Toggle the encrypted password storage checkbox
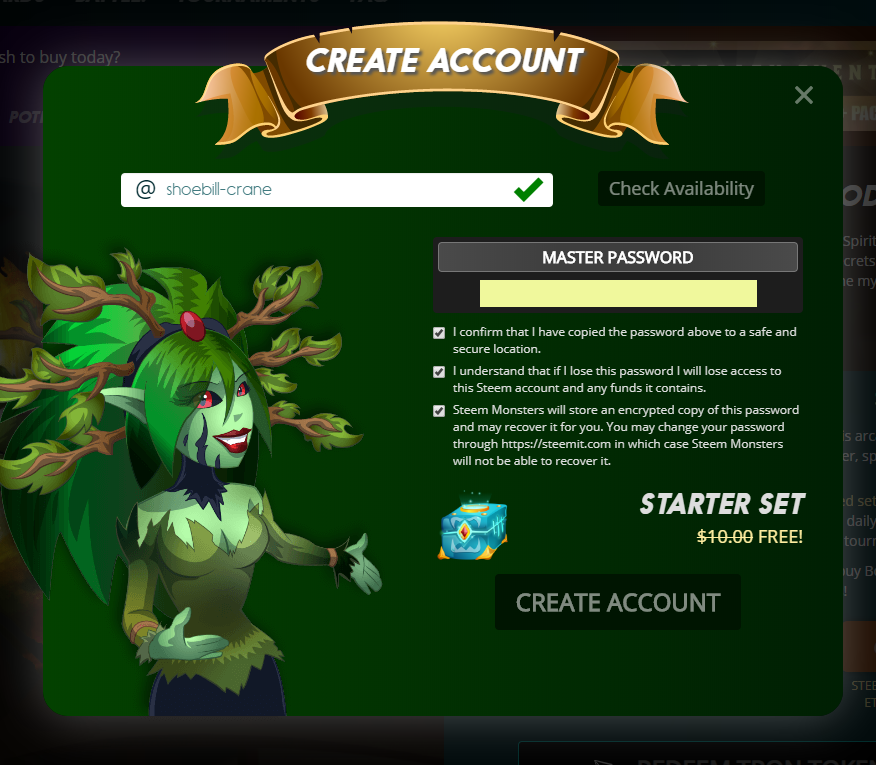876x765 pixels. click(x=439, y=411)
